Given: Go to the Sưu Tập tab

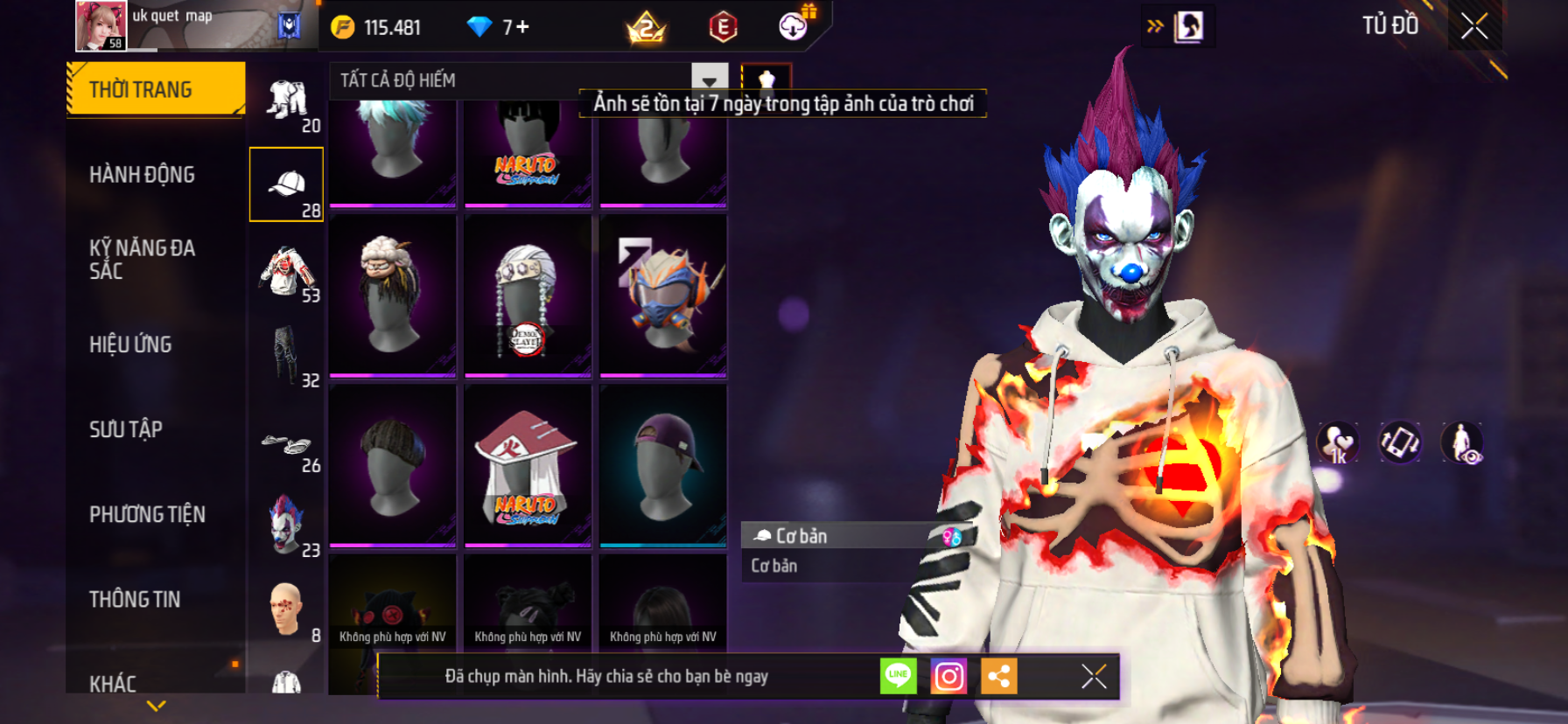Looking at the screenshot, I should click(x=126, y=429).
